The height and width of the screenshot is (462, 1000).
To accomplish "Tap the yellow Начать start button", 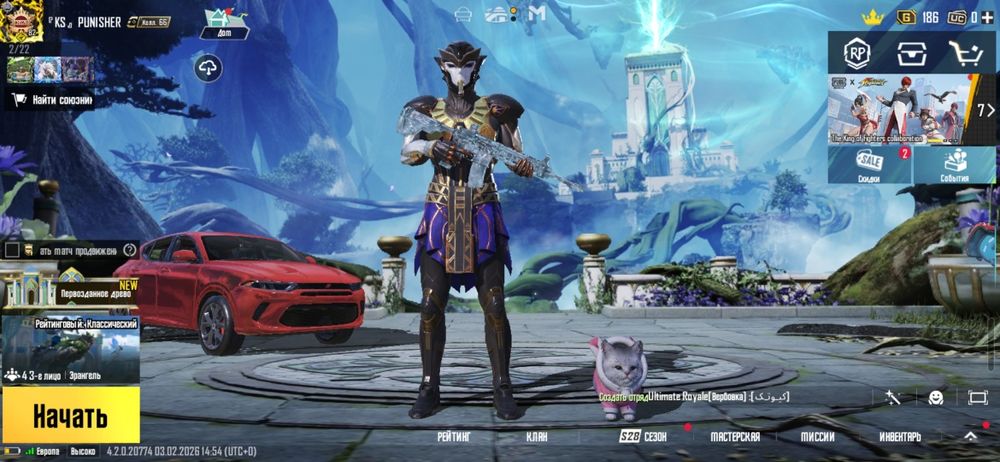I will [x=70, y=415].
